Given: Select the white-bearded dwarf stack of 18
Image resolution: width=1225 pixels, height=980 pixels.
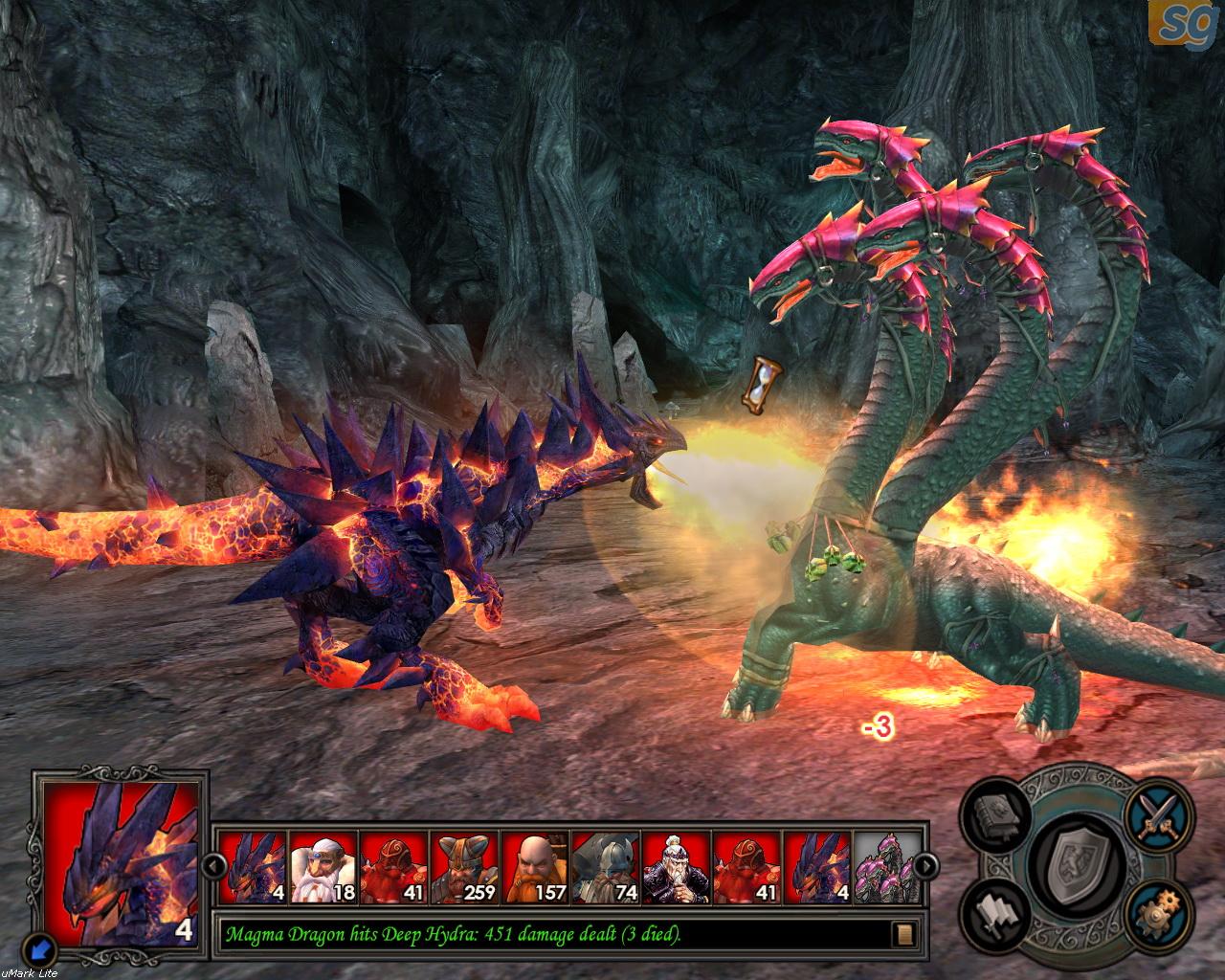Looking at the screenshot, I should click(x=323, y=867).
